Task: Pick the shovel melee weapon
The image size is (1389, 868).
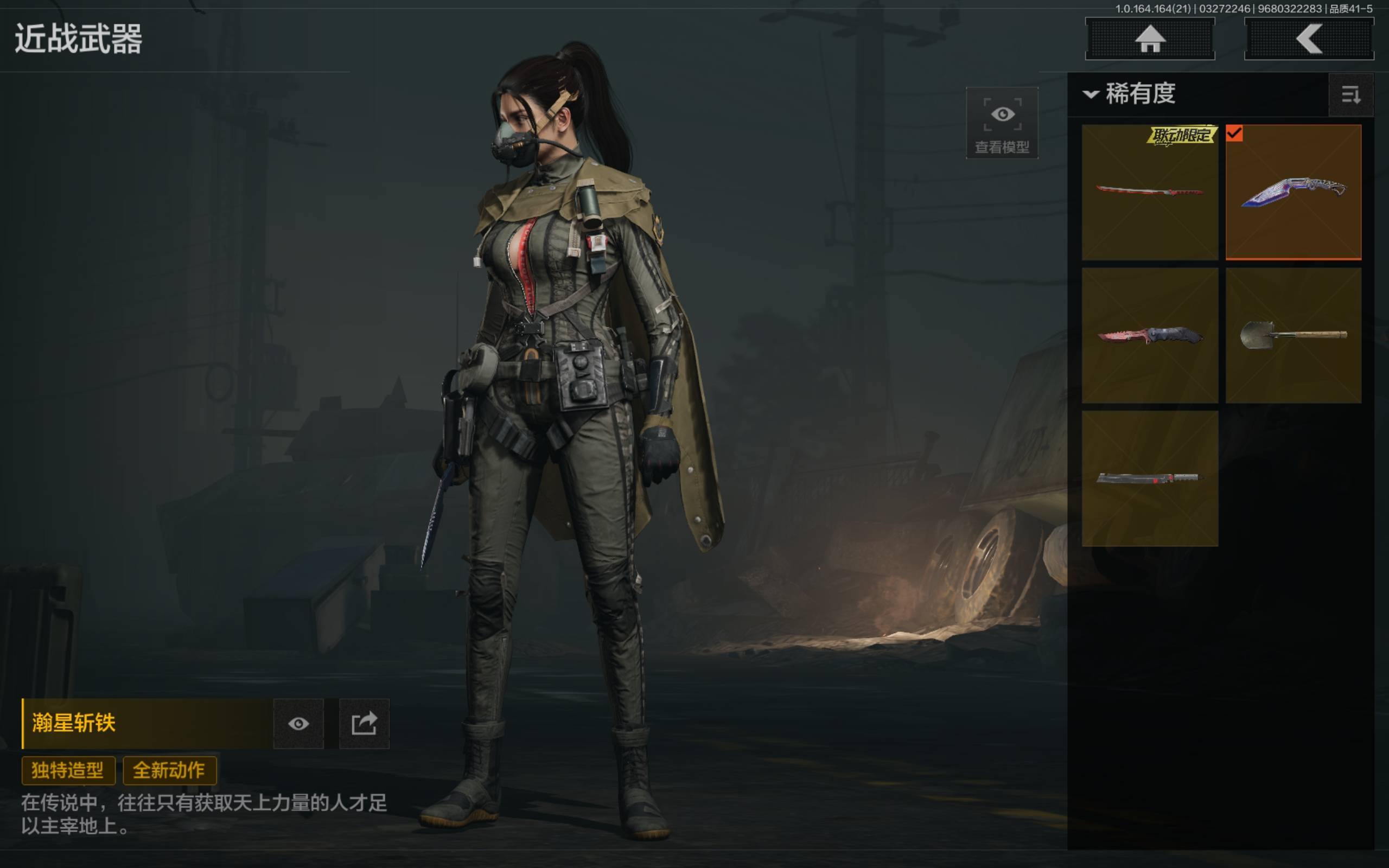Action: (x=1293, y=335)
